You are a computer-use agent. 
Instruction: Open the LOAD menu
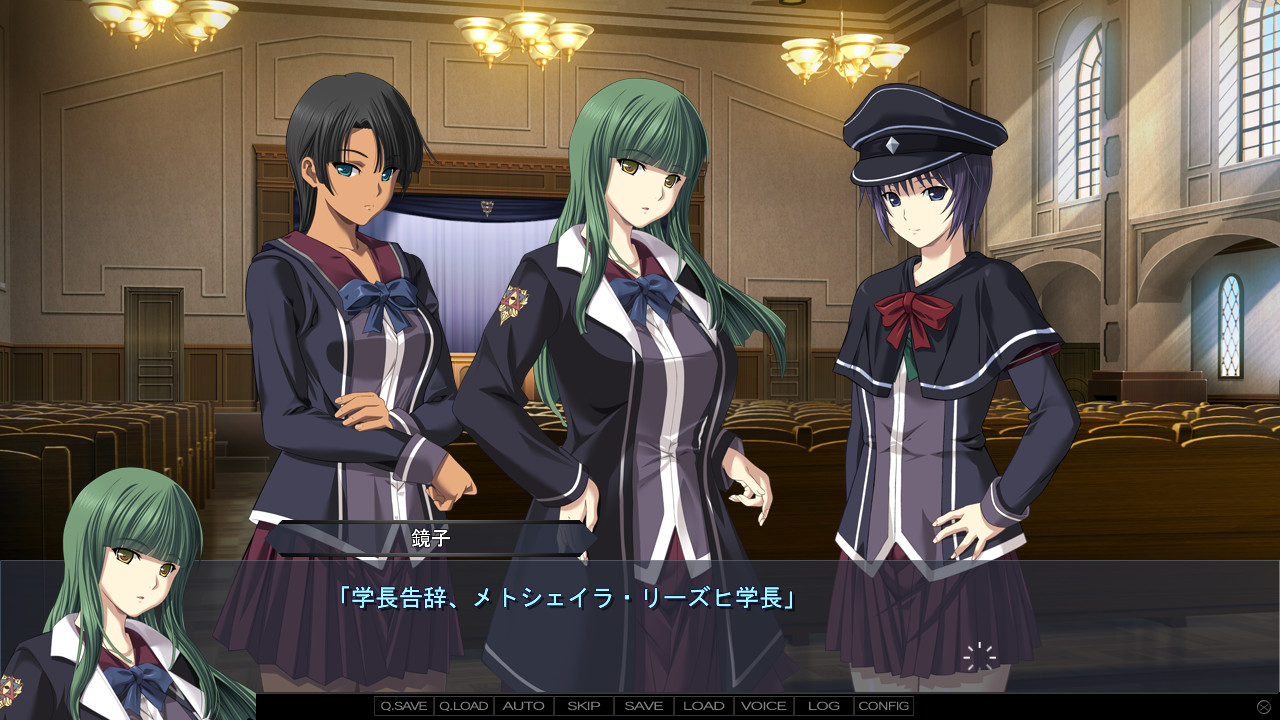coord(704,706)
